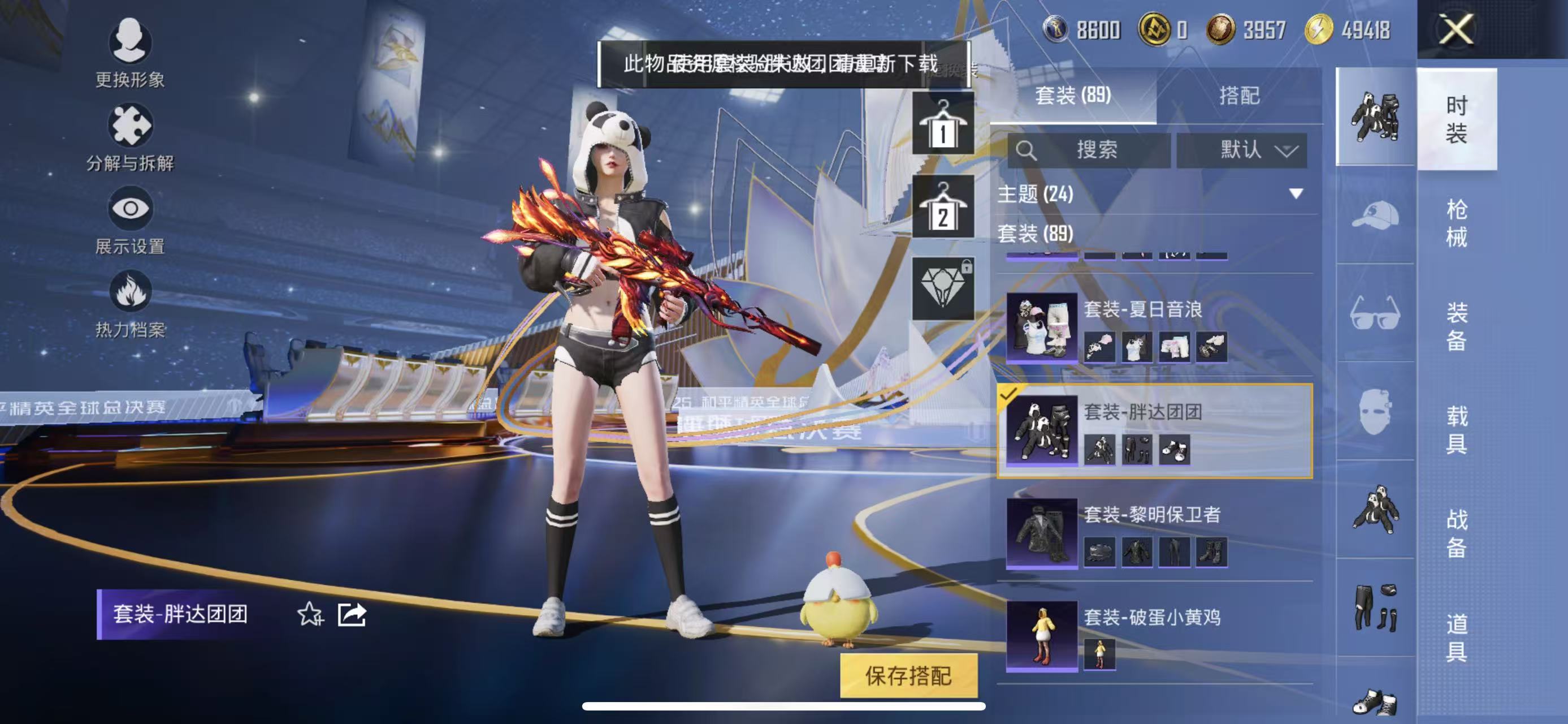Click the 搜索 search field
The width and height of the screenshot is (1568, 724).
point(1090,150)
